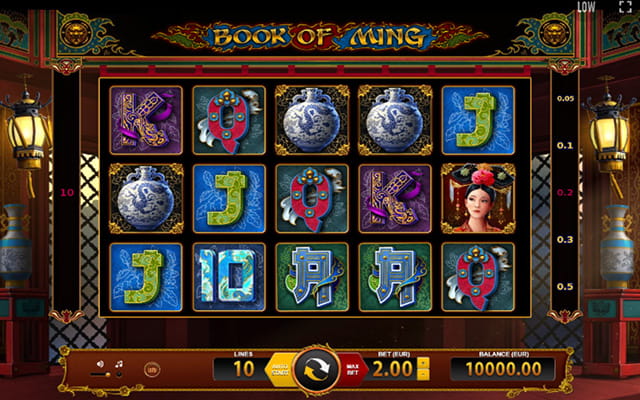Select the 0.05 coin value
Screen dimensions: 640x400
[565, 99]
